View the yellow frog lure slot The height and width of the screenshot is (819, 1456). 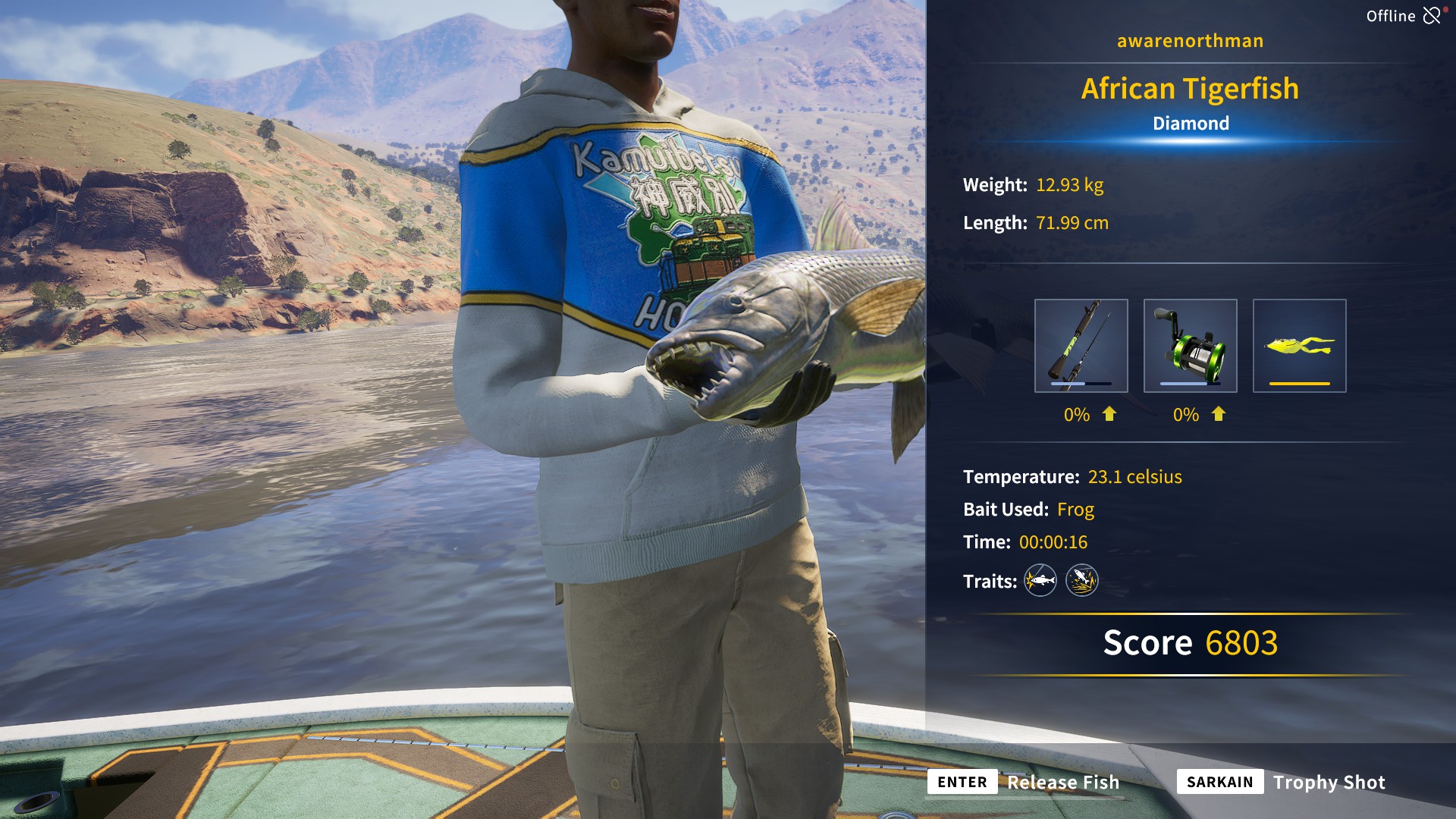1299,346
